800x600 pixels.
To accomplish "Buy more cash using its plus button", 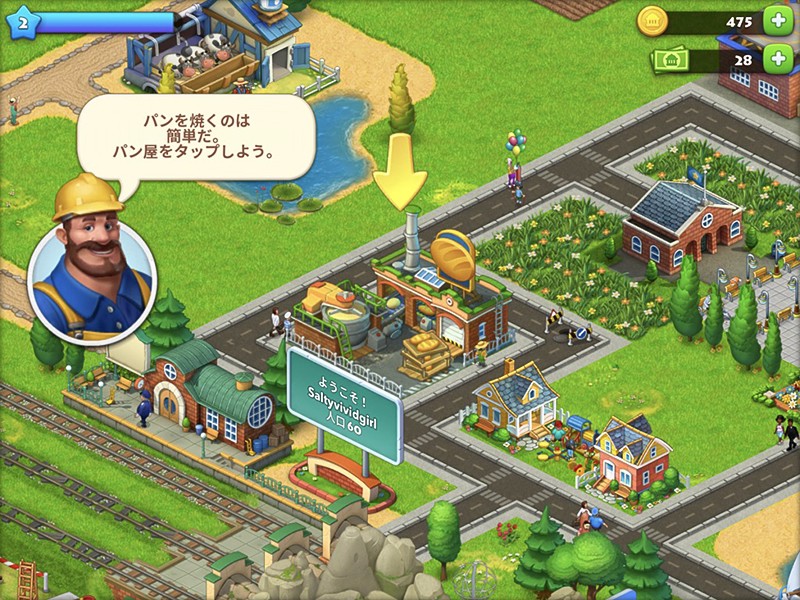I will coord(776,60).
